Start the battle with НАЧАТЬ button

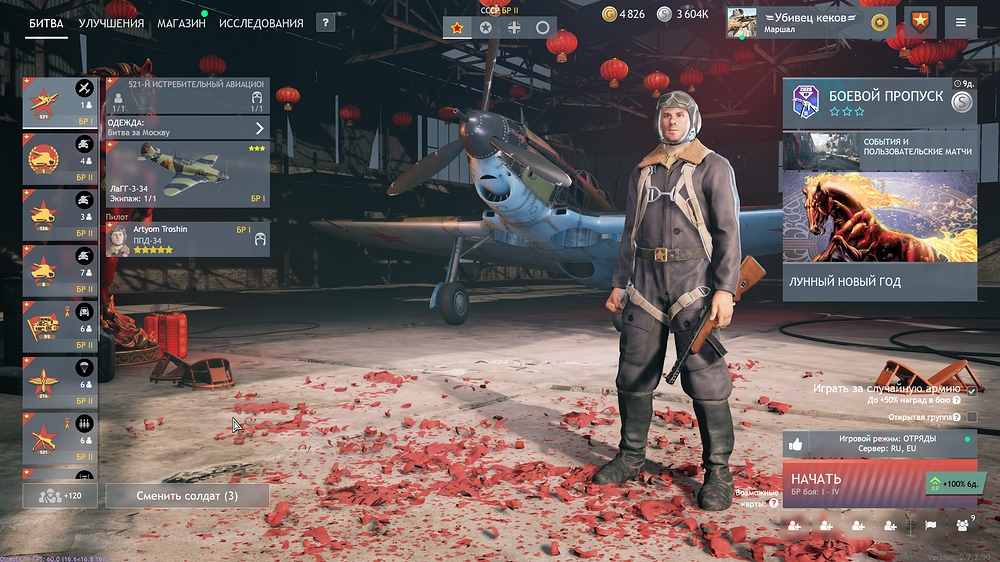coord(855,484)
